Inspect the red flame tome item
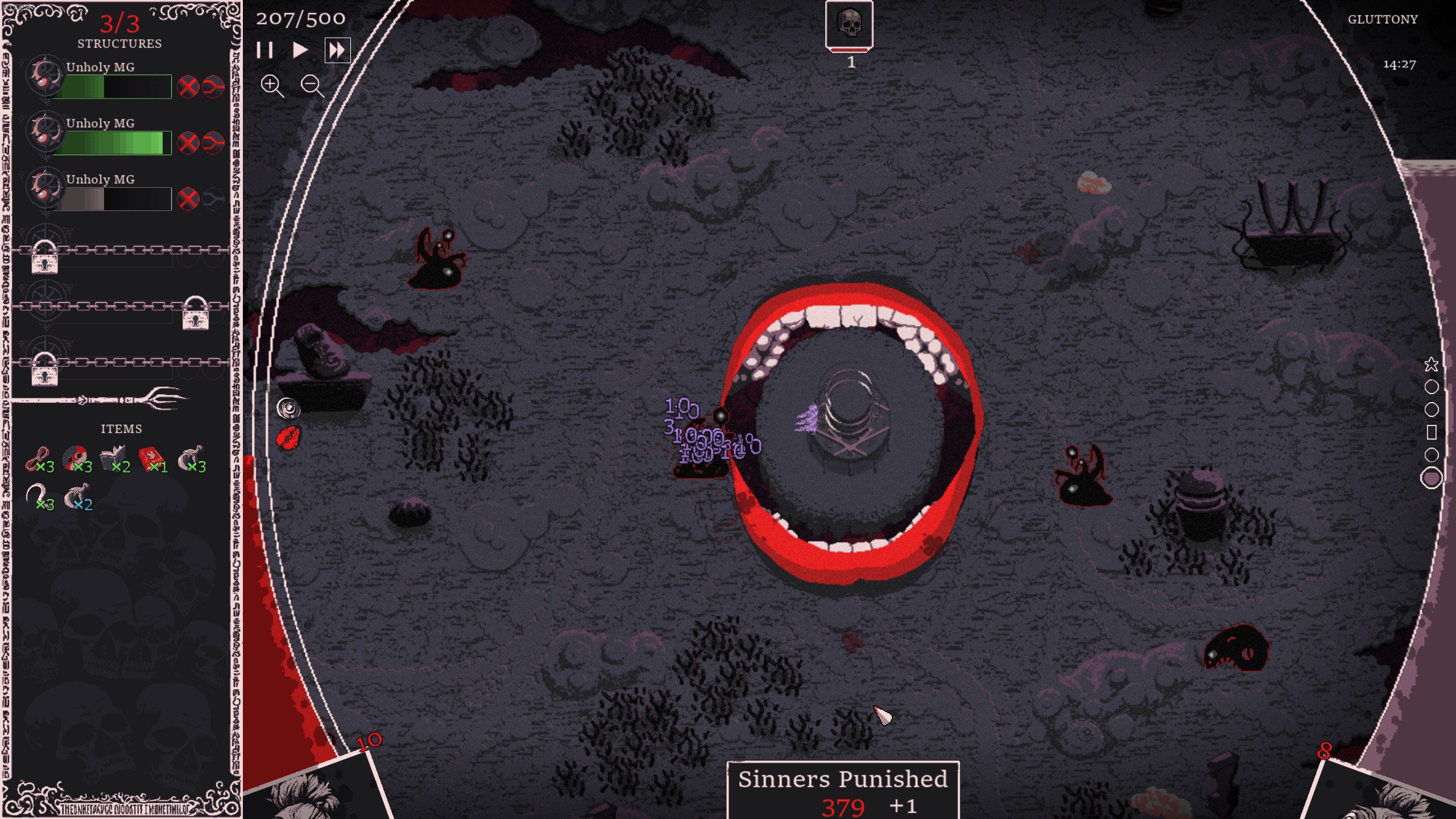 [x=151, y=460]
